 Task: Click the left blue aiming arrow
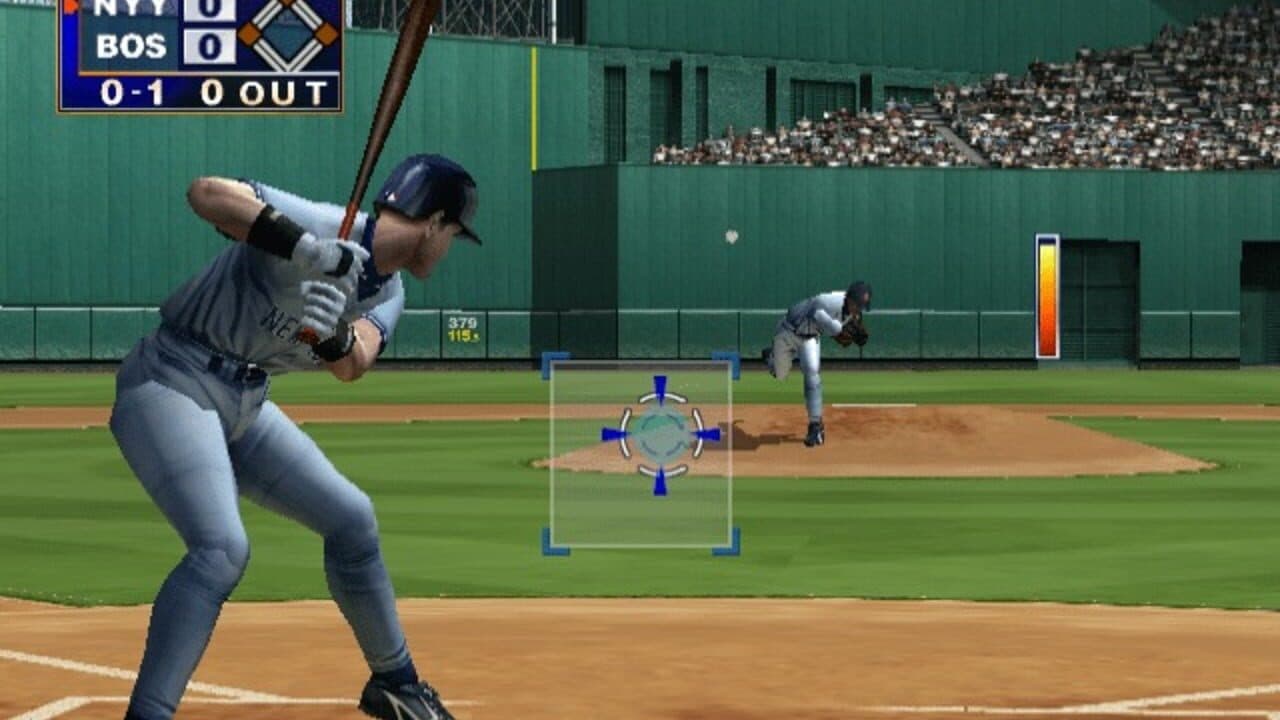tap(612, 432)
